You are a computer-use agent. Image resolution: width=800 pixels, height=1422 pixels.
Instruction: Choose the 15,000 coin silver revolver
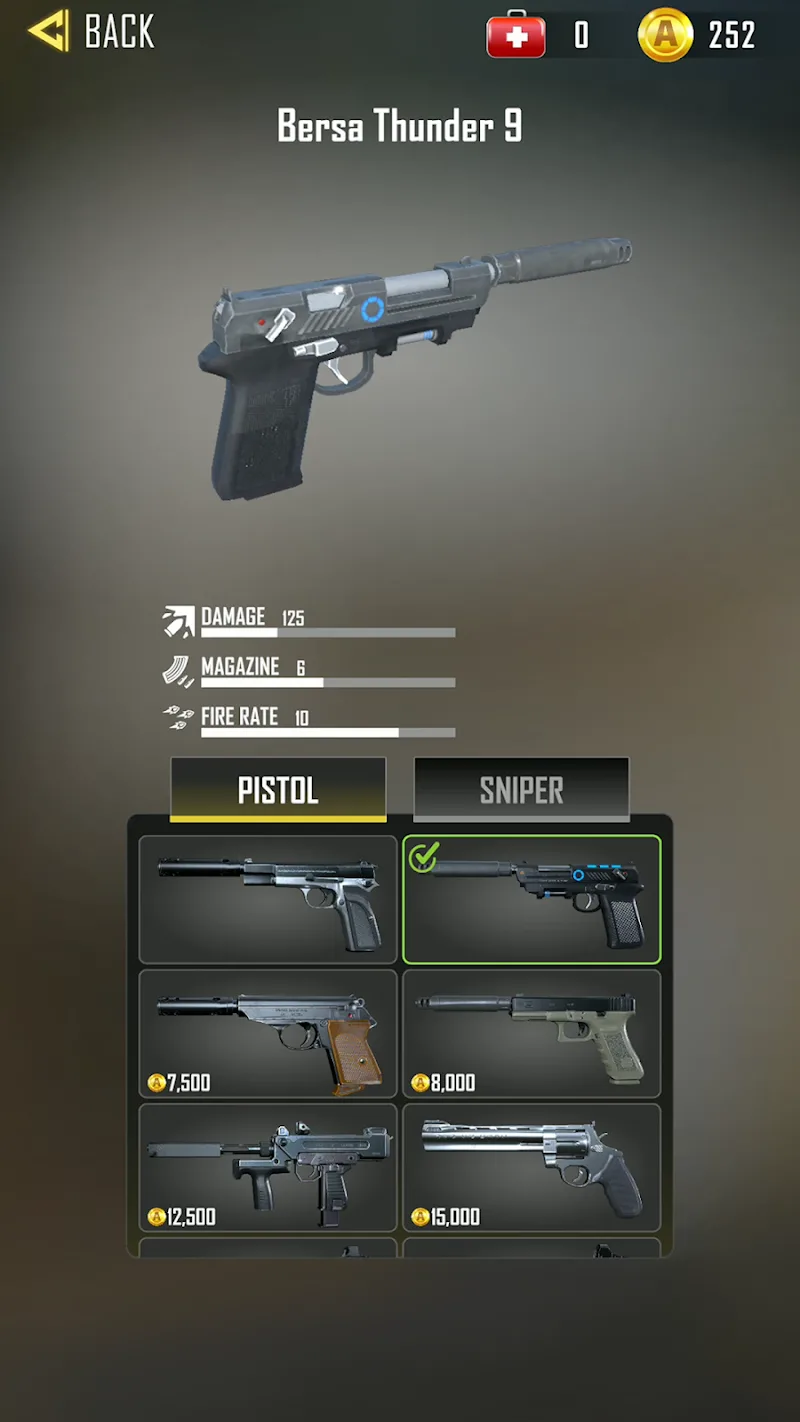click(531, 1167)
